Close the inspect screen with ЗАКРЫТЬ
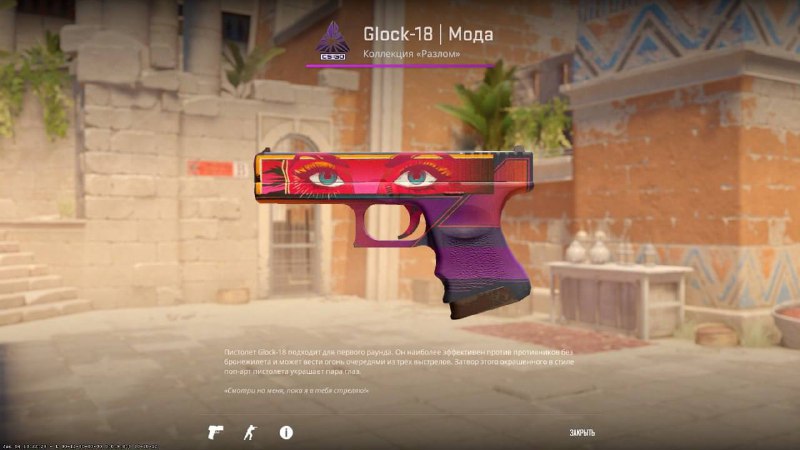Viewport: 800px width, 450px height. click(582, 433)
